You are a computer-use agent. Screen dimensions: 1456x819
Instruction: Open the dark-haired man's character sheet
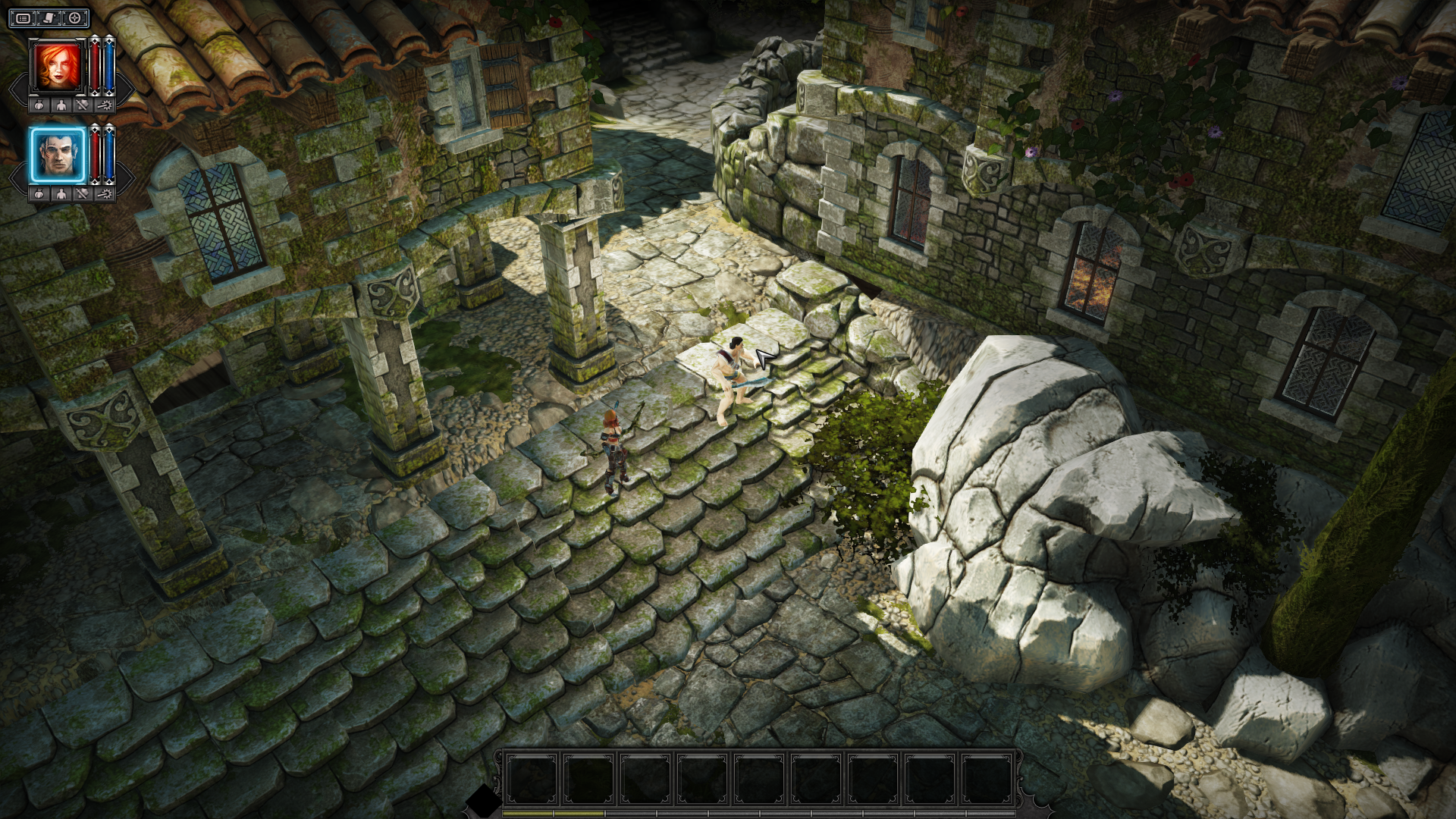tap(61, 194)
